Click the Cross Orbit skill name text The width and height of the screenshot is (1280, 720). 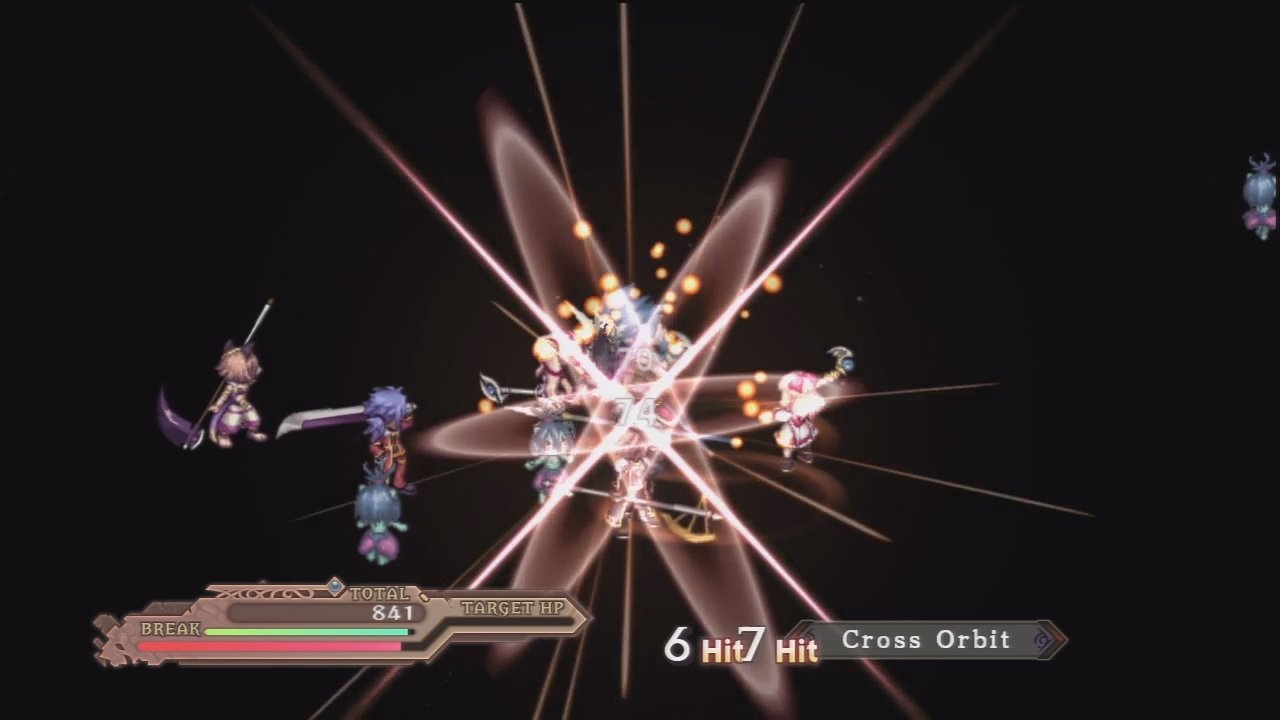925,640
